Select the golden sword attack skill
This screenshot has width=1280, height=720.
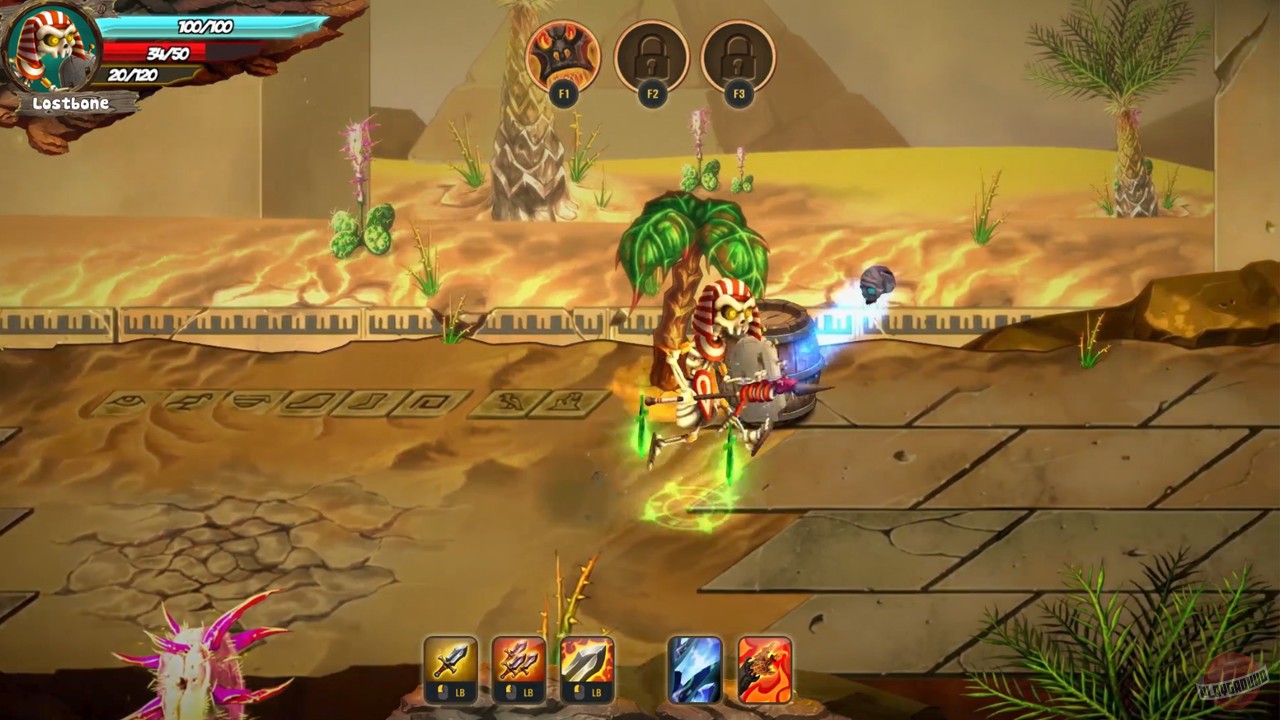449,659
